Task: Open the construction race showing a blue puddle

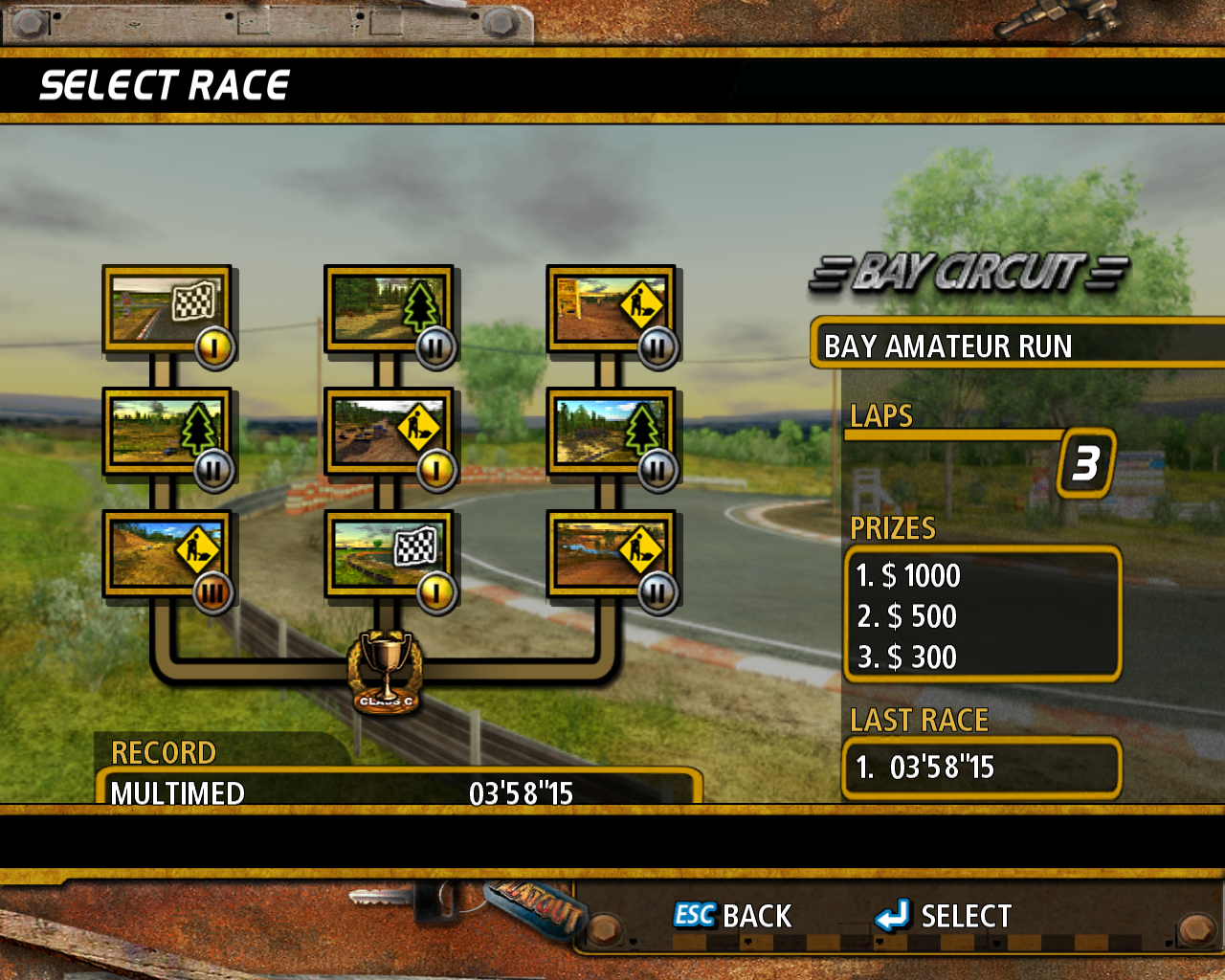Action: [610, 554]
